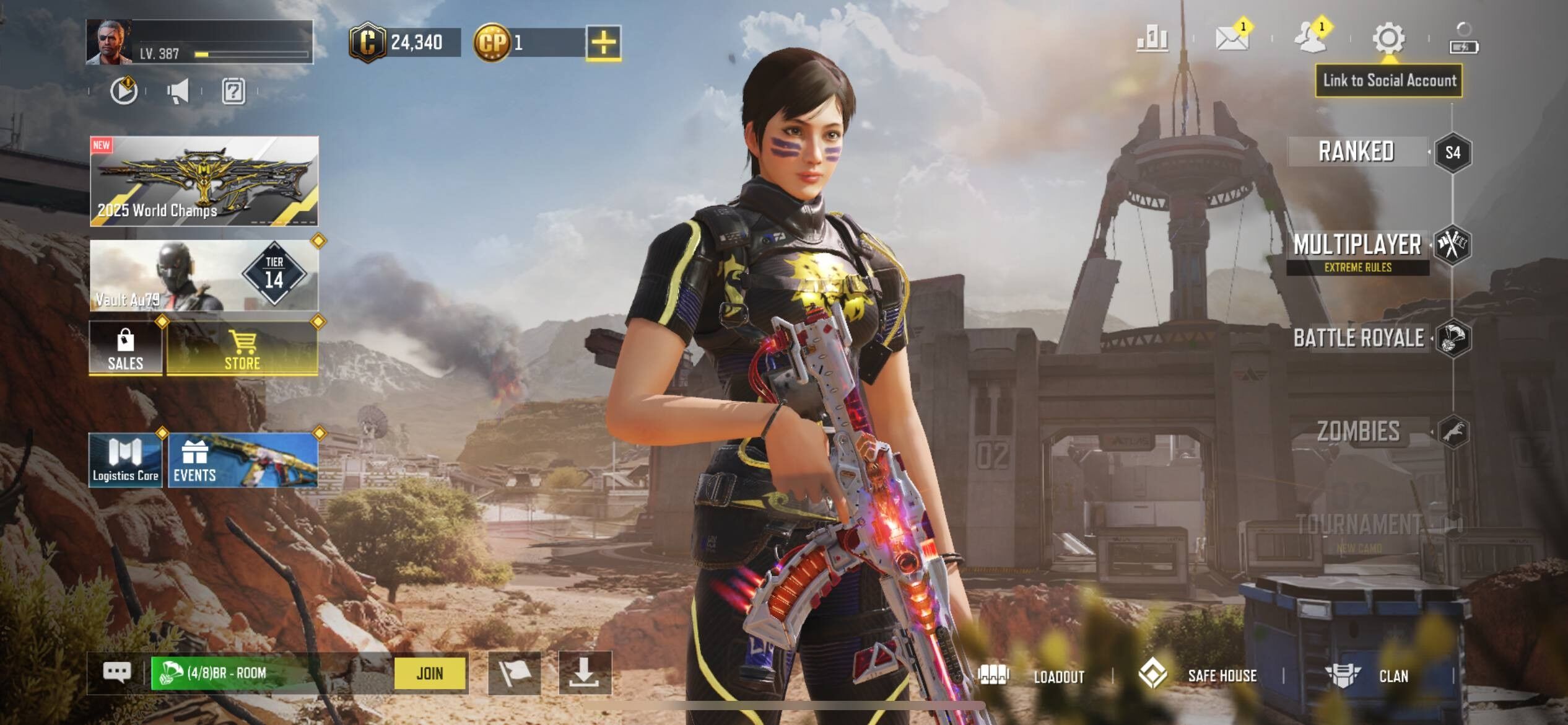1568x725 pixels.
Task: Go to the Safe House
Action: 1198,675
